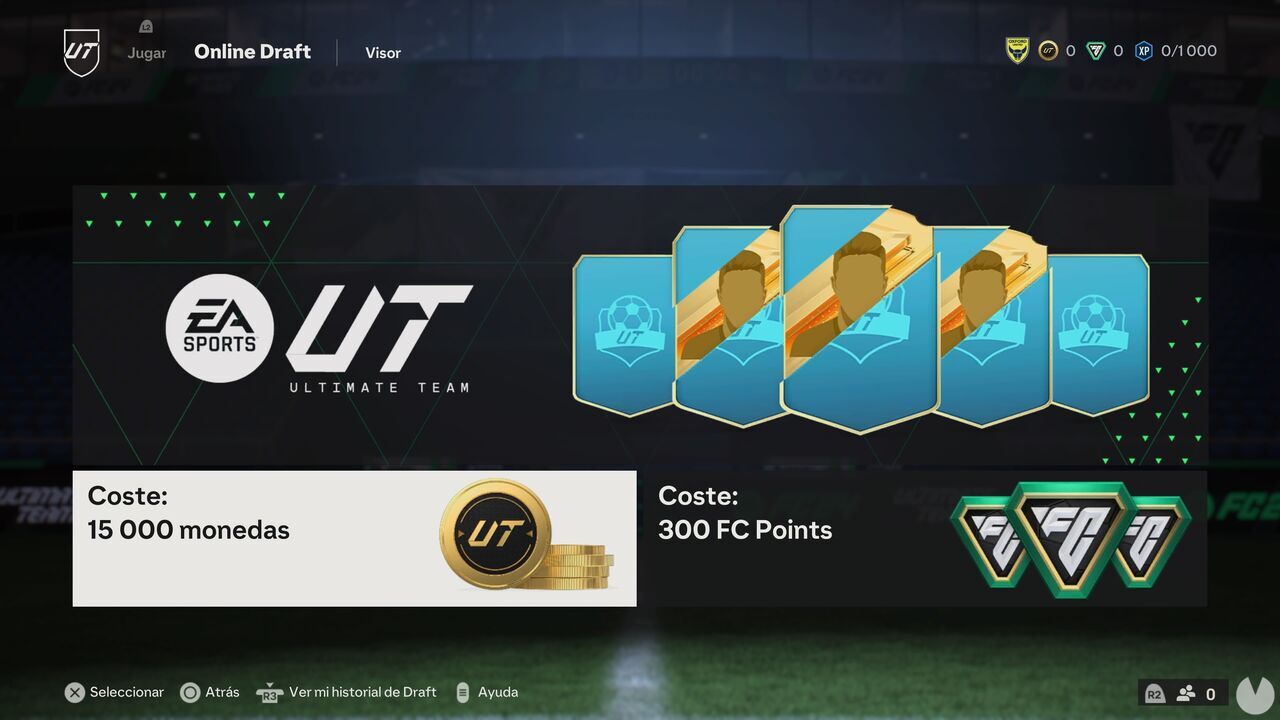Toggle the Ayuda button prompt
The image size is (1280, 720).
tap(462, 692)
